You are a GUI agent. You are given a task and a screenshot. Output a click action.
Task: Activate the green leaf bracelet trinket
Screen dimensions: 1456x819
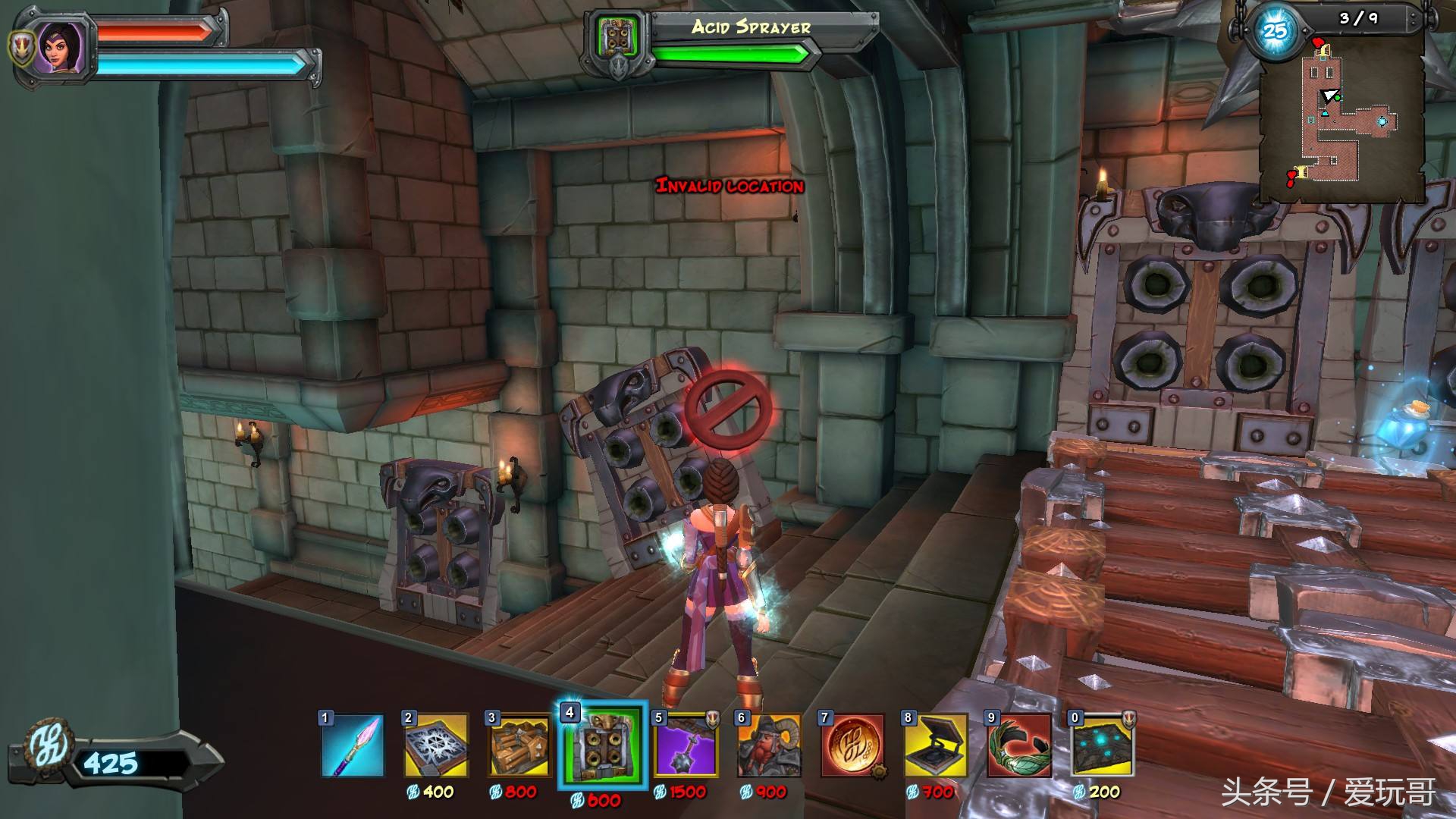[x=1019, y=745]
